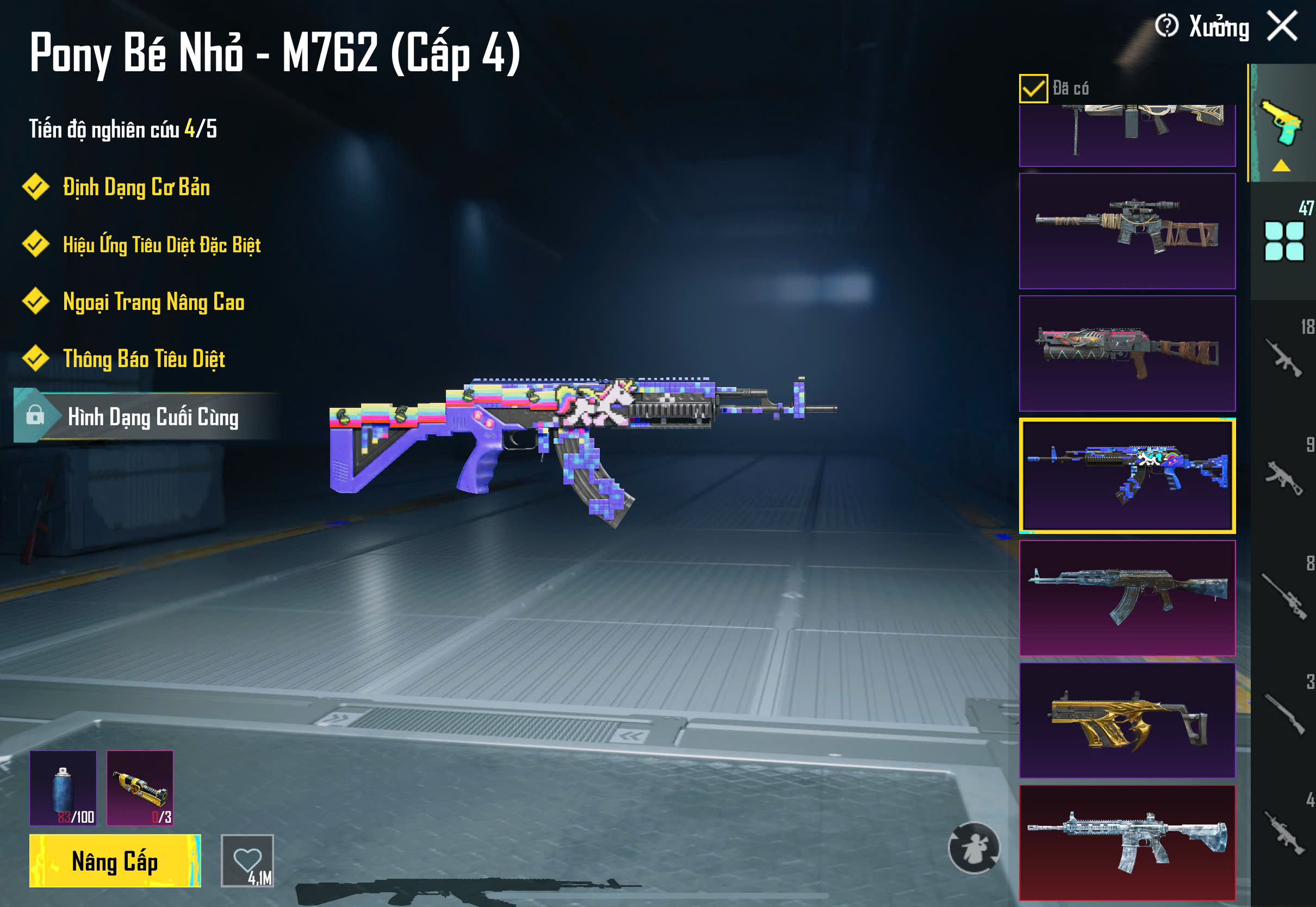The width and height of the screenshot is (1316, 907).
Task: Pick the red-graffiti Groza skin thumbnail
Action: point(1127,353)
